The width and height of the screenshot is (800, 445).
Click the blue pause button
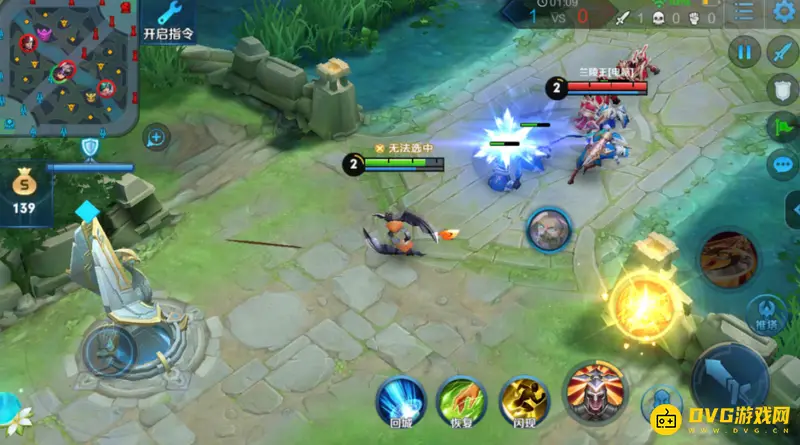coord(744,51)
